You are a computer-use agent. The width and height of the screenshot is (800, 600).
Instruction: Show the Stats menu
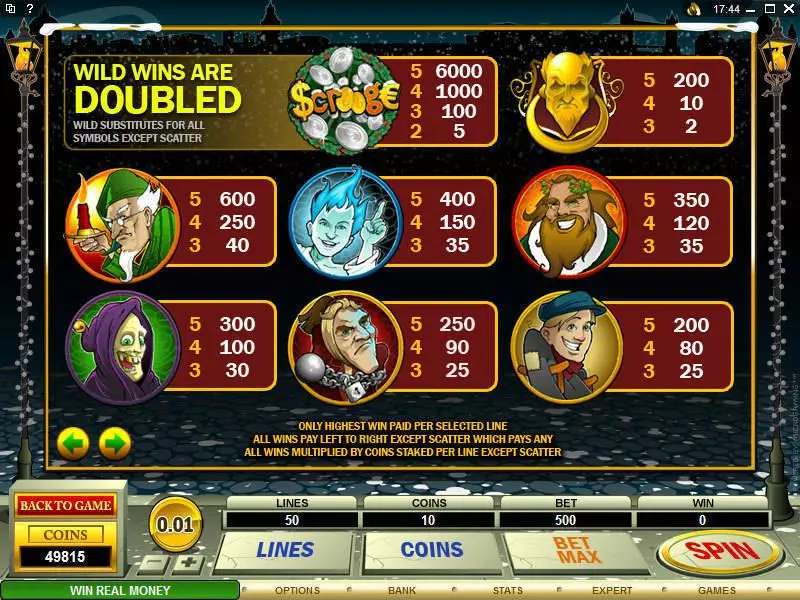507,590
